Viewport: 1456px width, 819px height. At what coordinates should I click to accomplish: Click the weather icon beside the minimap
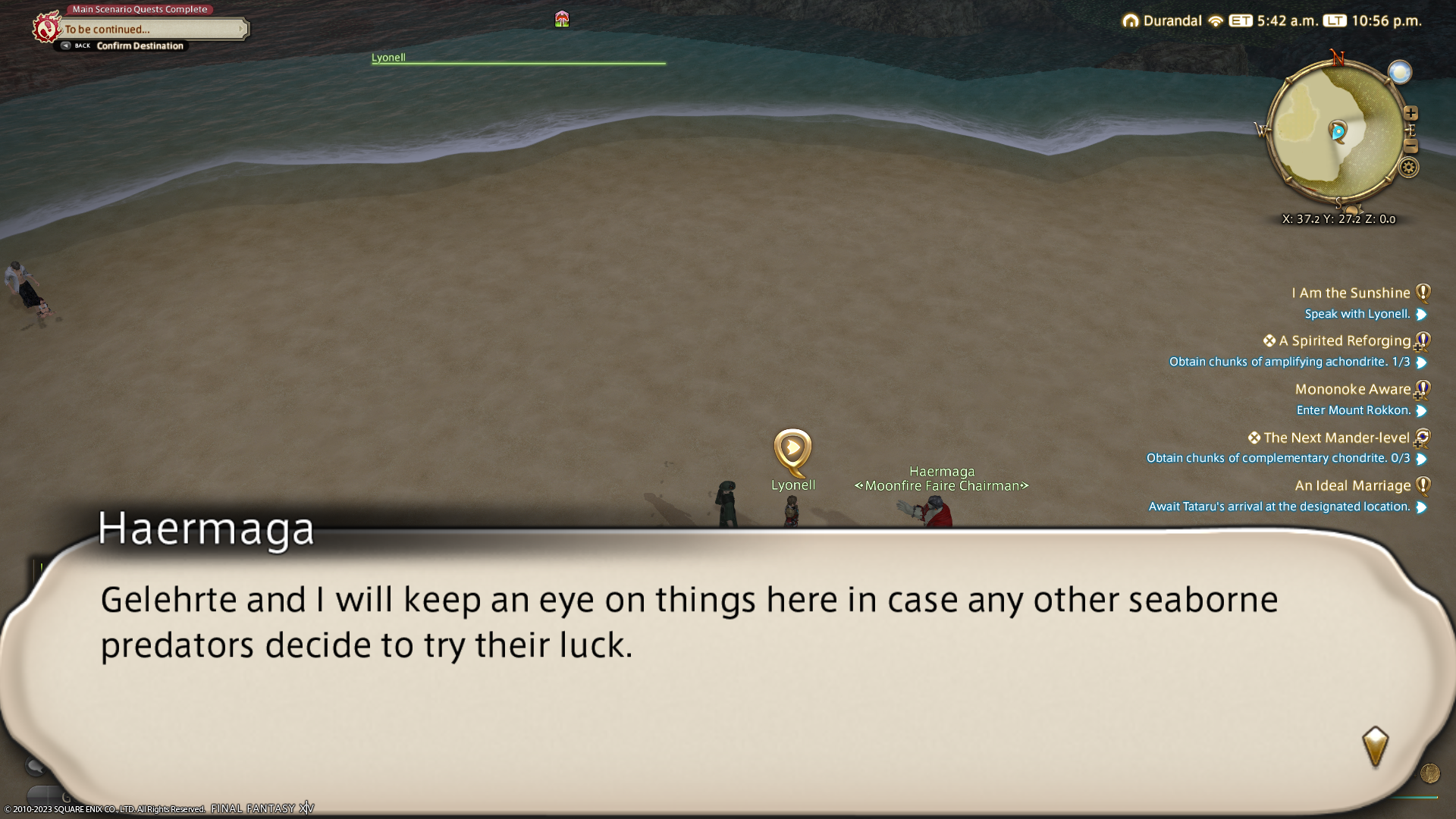click(x=1399, y=73)
